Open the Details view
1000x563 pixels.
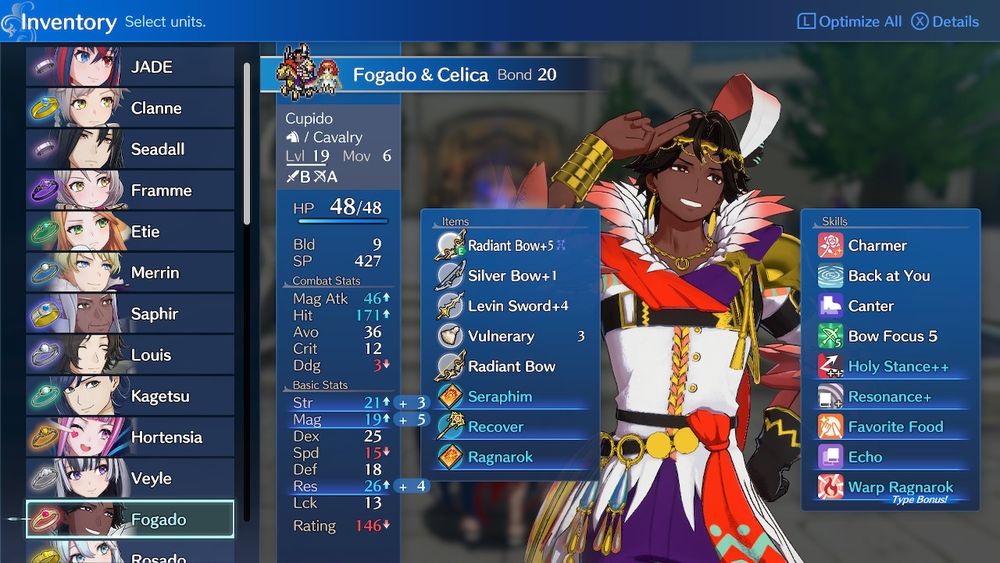[945, 21]
